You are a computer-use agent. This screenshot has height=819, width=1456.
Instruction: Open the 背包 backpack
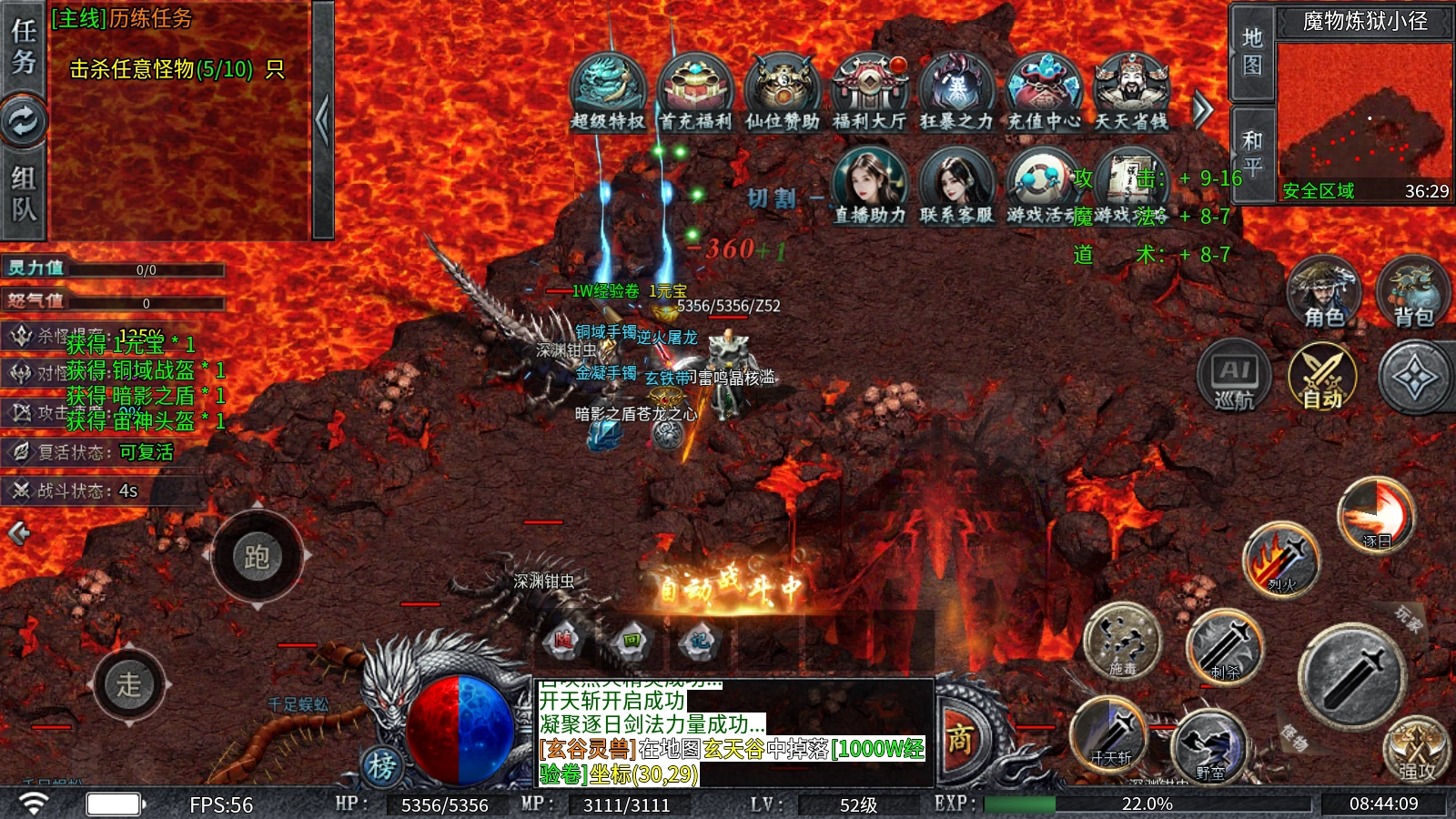point(1413,293)
